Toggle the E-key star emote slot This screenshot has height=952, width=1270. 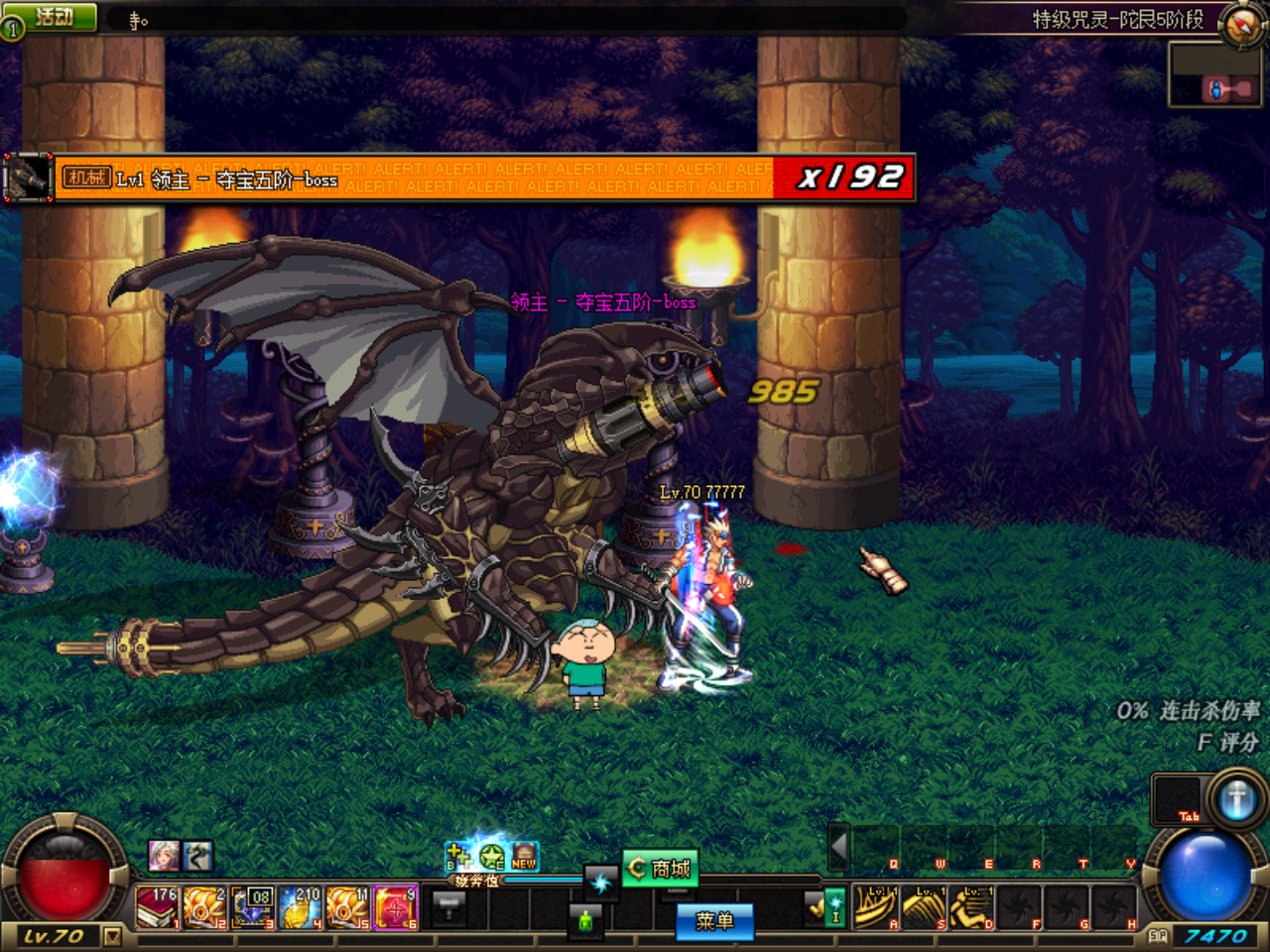[x=490, y=858]
